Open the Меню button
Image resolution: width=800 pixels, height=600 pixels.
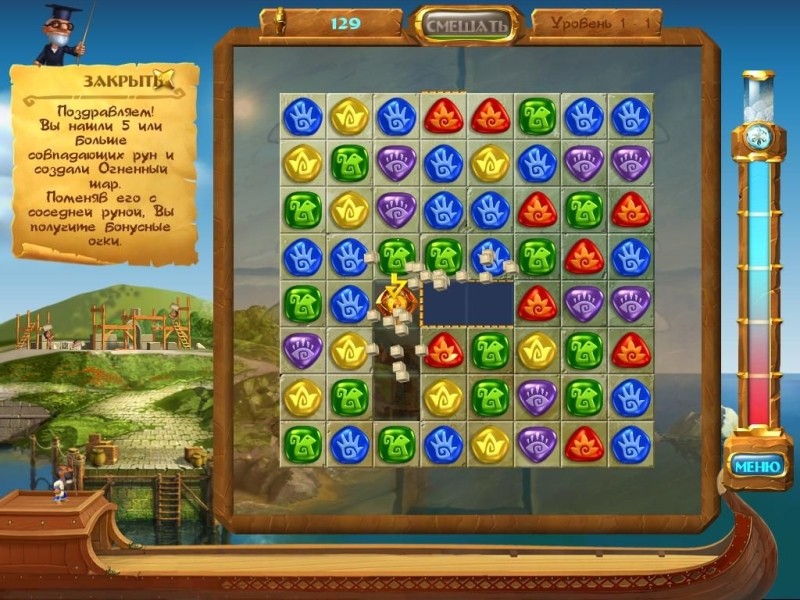point(757,465)
